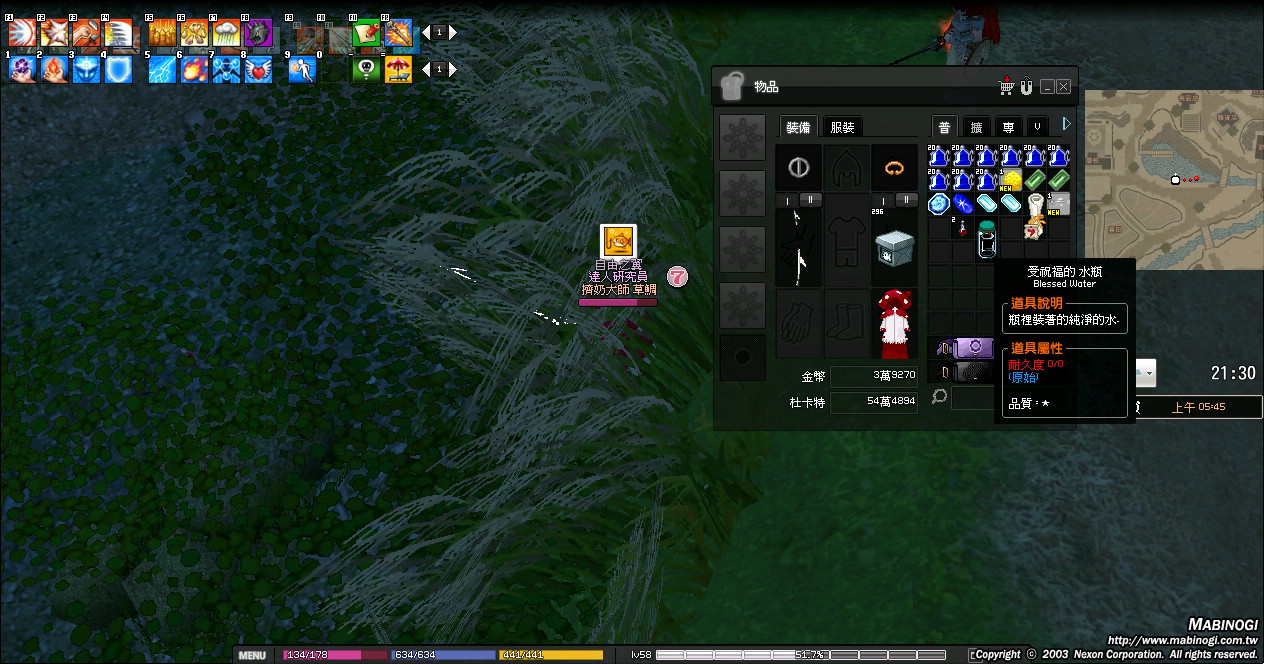
Task: Activate the blue shield skill
Action: pyautogui.click(x=119, y=70)
